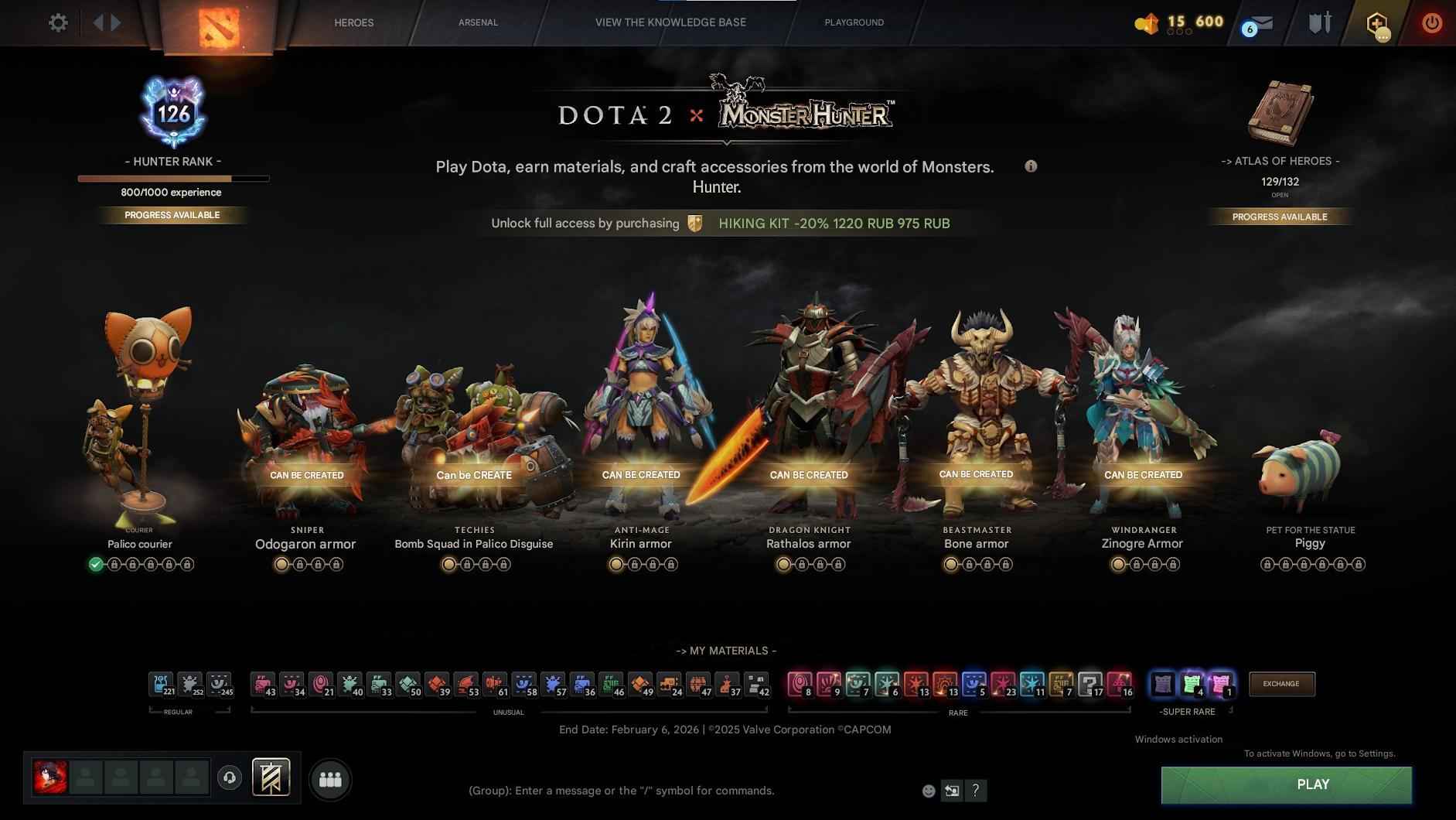1456x820 pixels.
Task: Open the Atlas of Heroes book
Action: 1280,113
